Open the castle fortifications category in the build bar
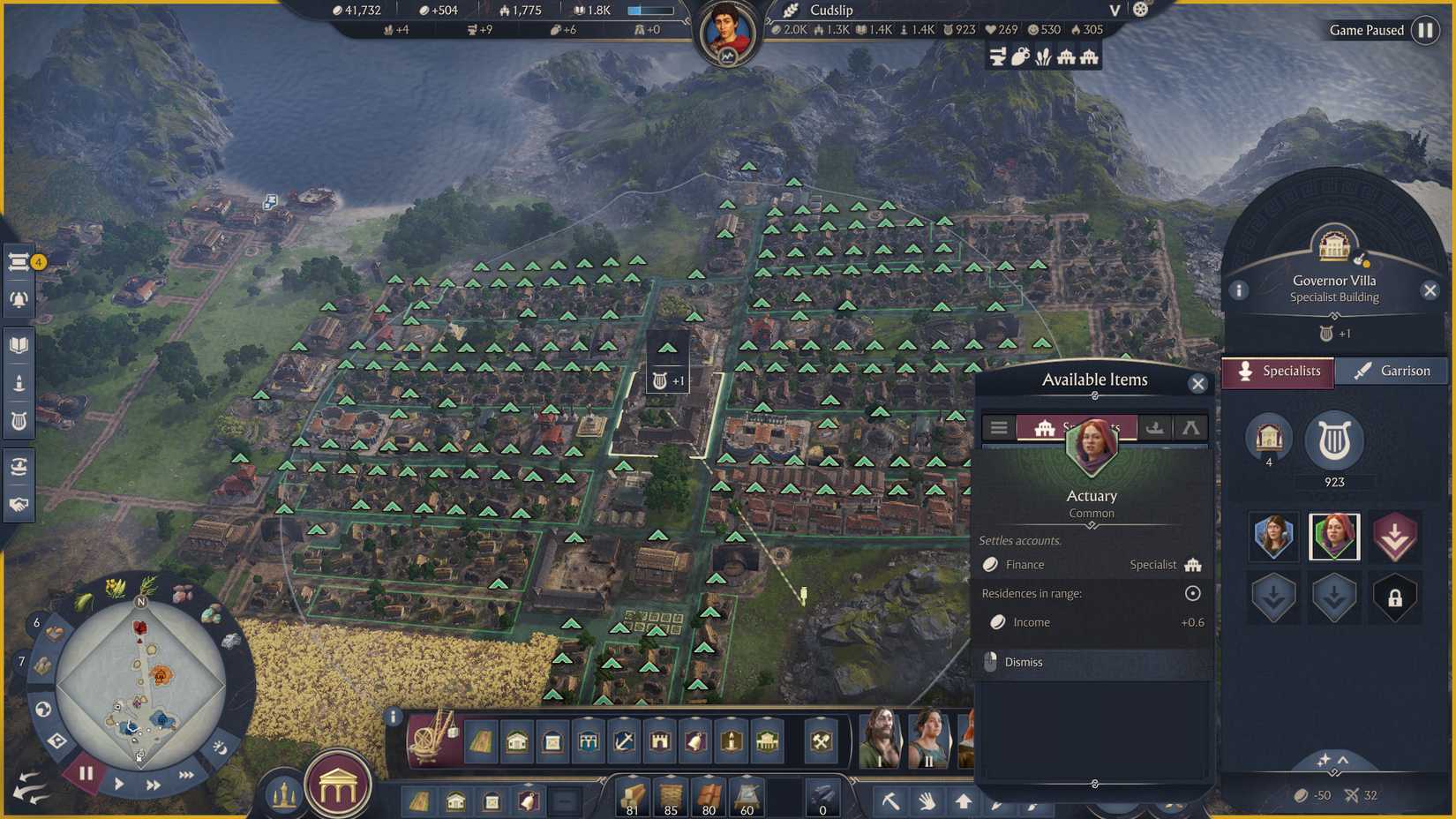Image resolution: width=1456 pixels, height=819 pixels. point(660,741)
